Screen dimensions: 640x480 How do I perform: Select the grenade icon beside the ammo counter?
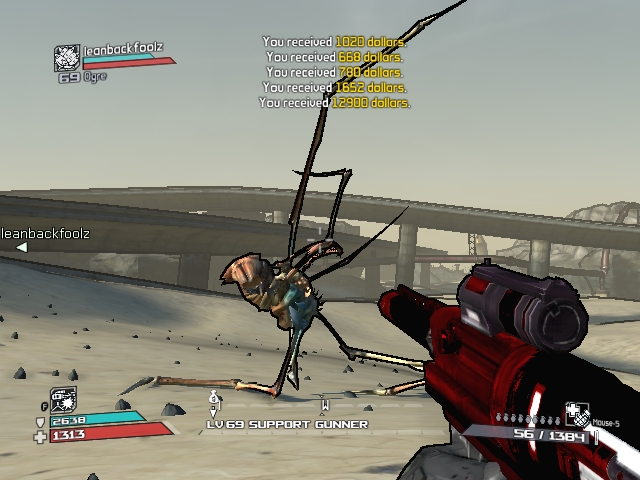tap(577, 415)
